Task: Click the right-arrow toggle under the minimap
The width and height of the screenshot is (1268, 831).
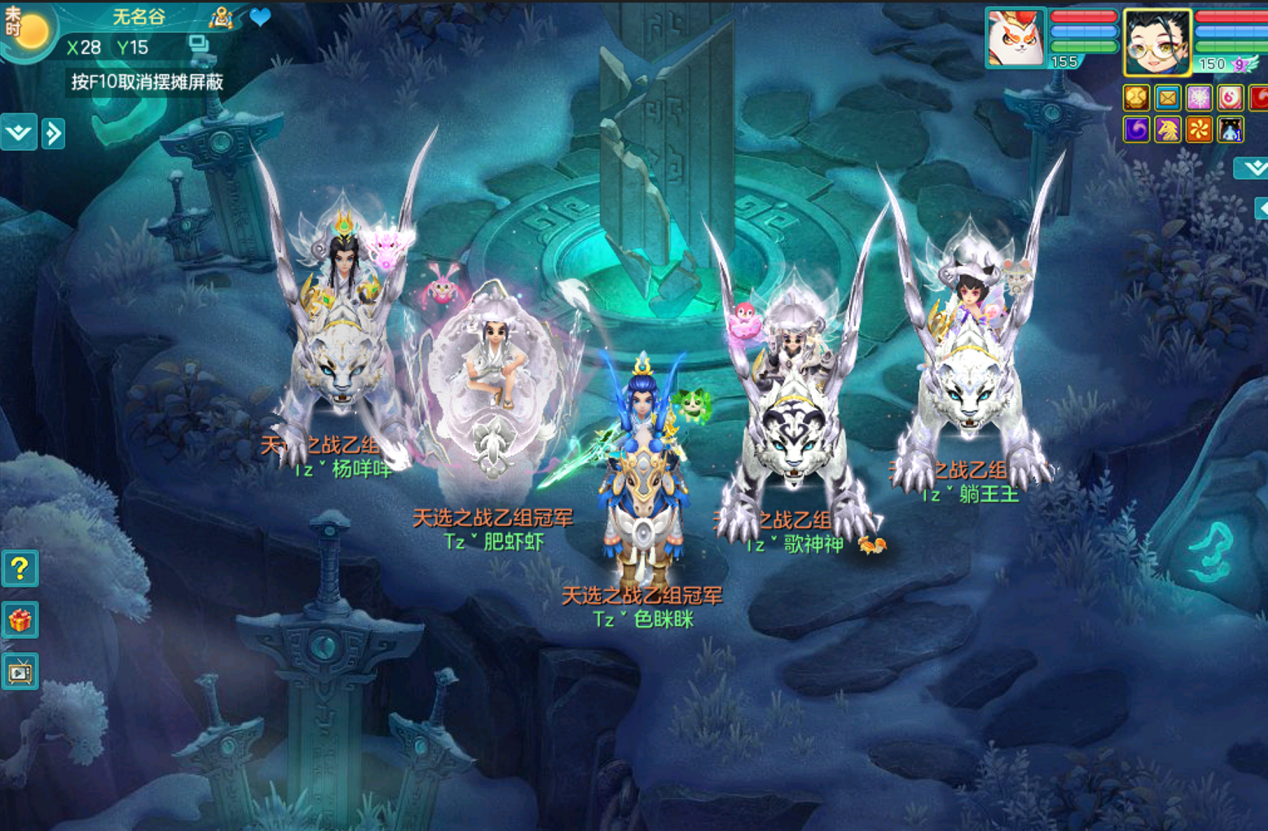Action: point(53,132)
